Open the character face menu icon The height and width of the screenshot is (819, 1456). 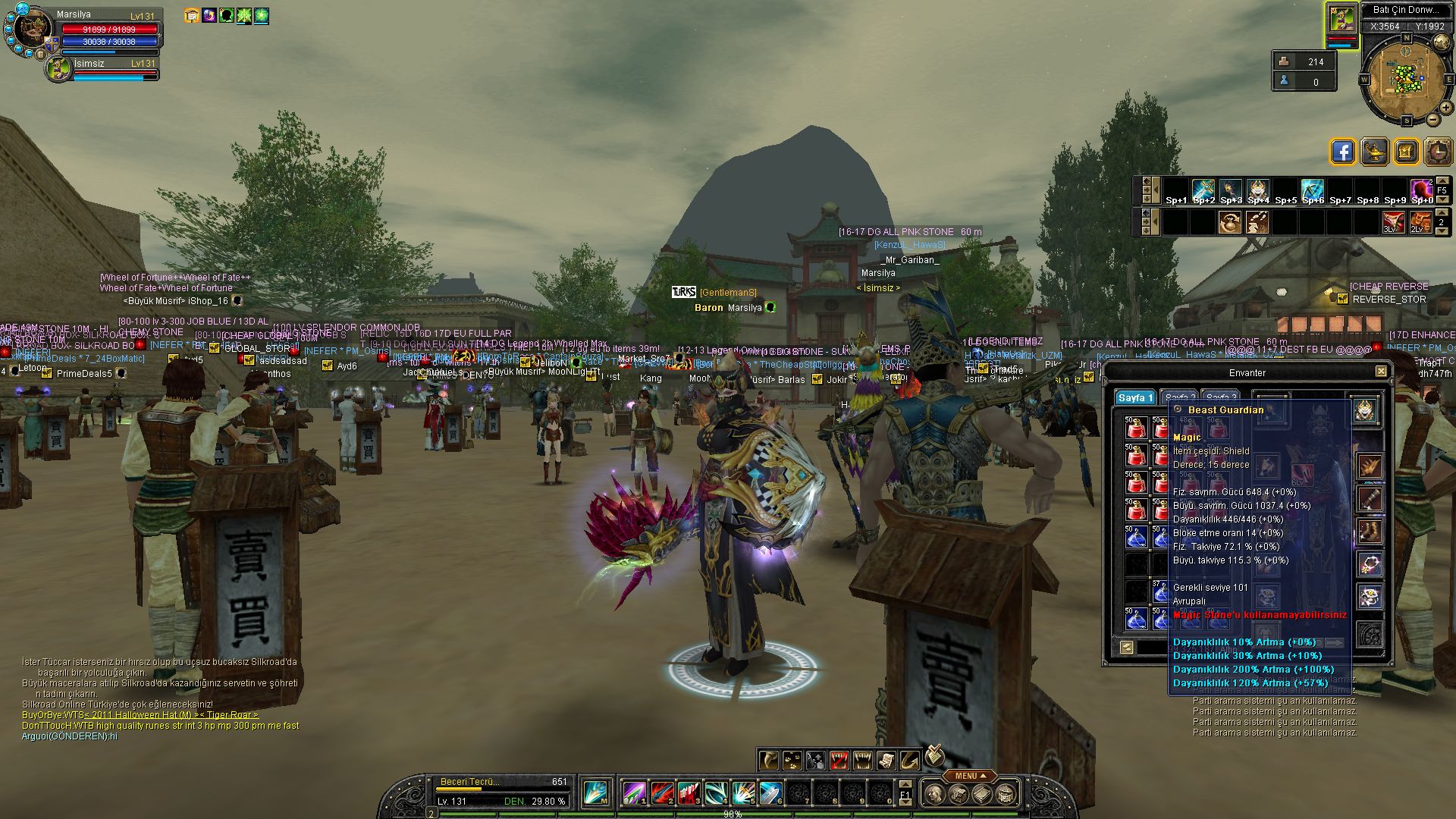(935, 794)
